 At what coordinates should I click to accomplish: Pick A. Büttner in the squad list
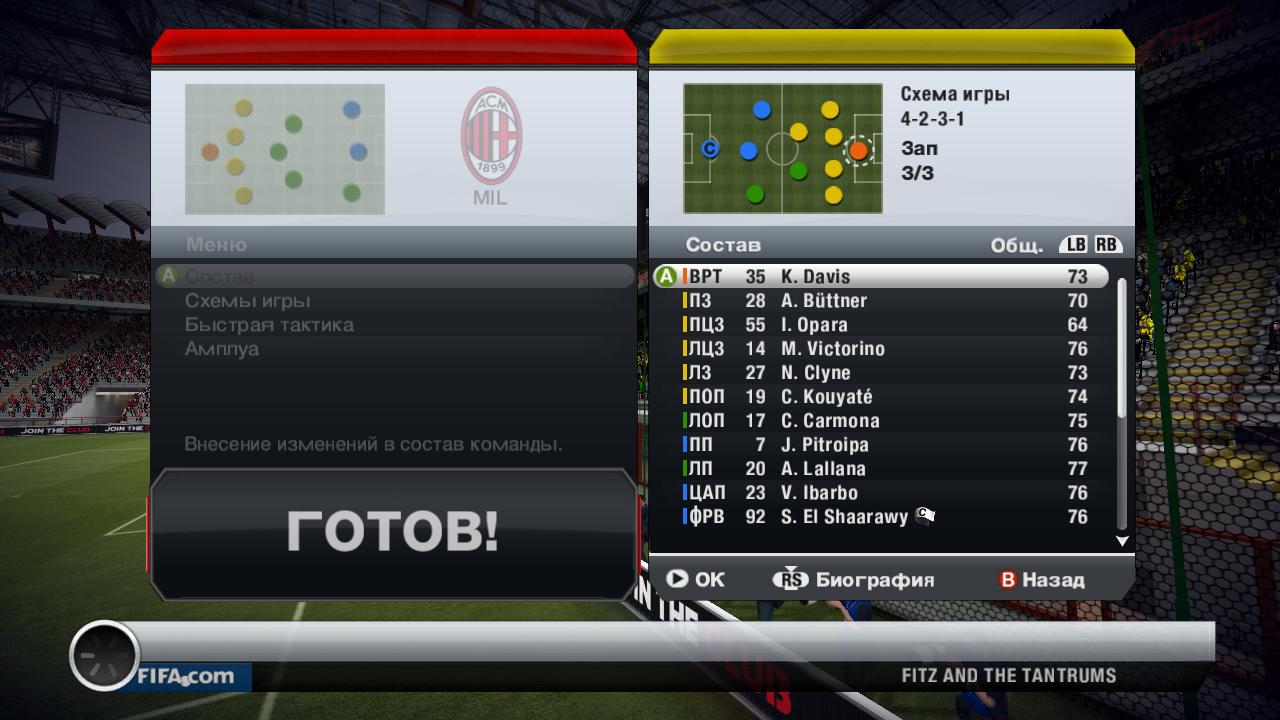point(880,301)
